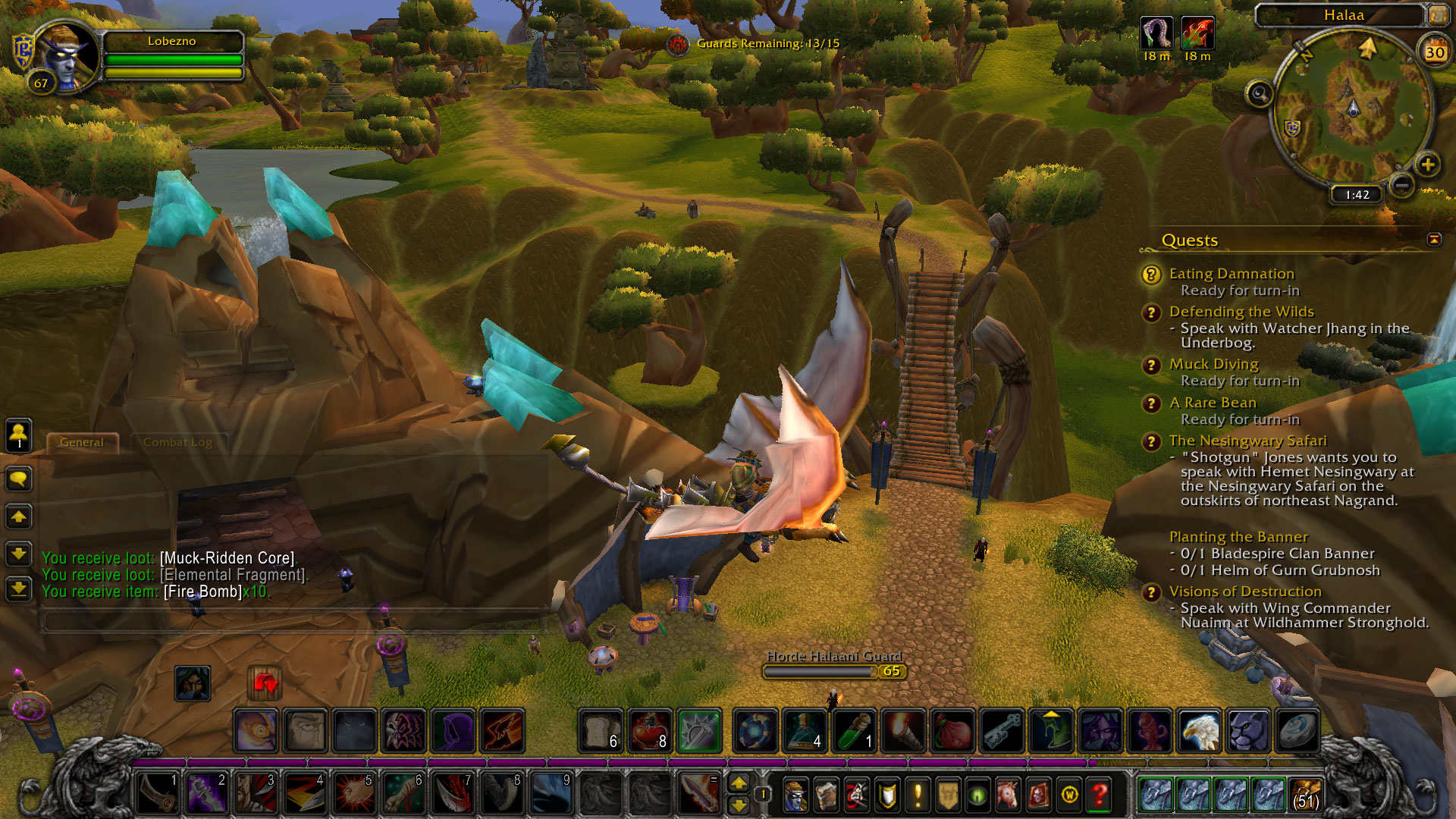This screenshot has width=1456, height=819.
Task: Zoom out the minimap with minus button
Action: (1402, 184)
